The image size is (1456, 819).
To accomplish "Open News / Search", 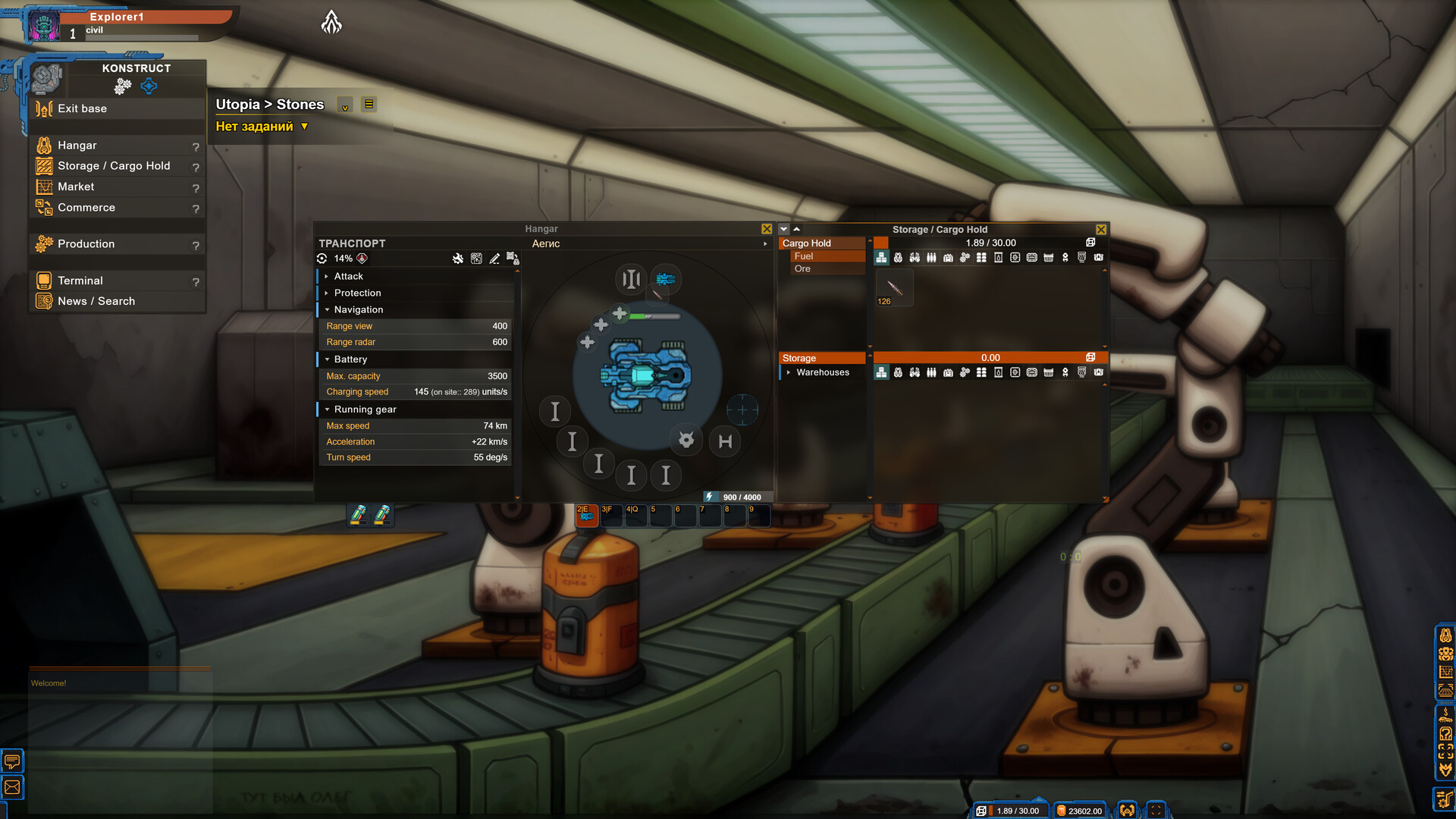I will tap(96, 301).
